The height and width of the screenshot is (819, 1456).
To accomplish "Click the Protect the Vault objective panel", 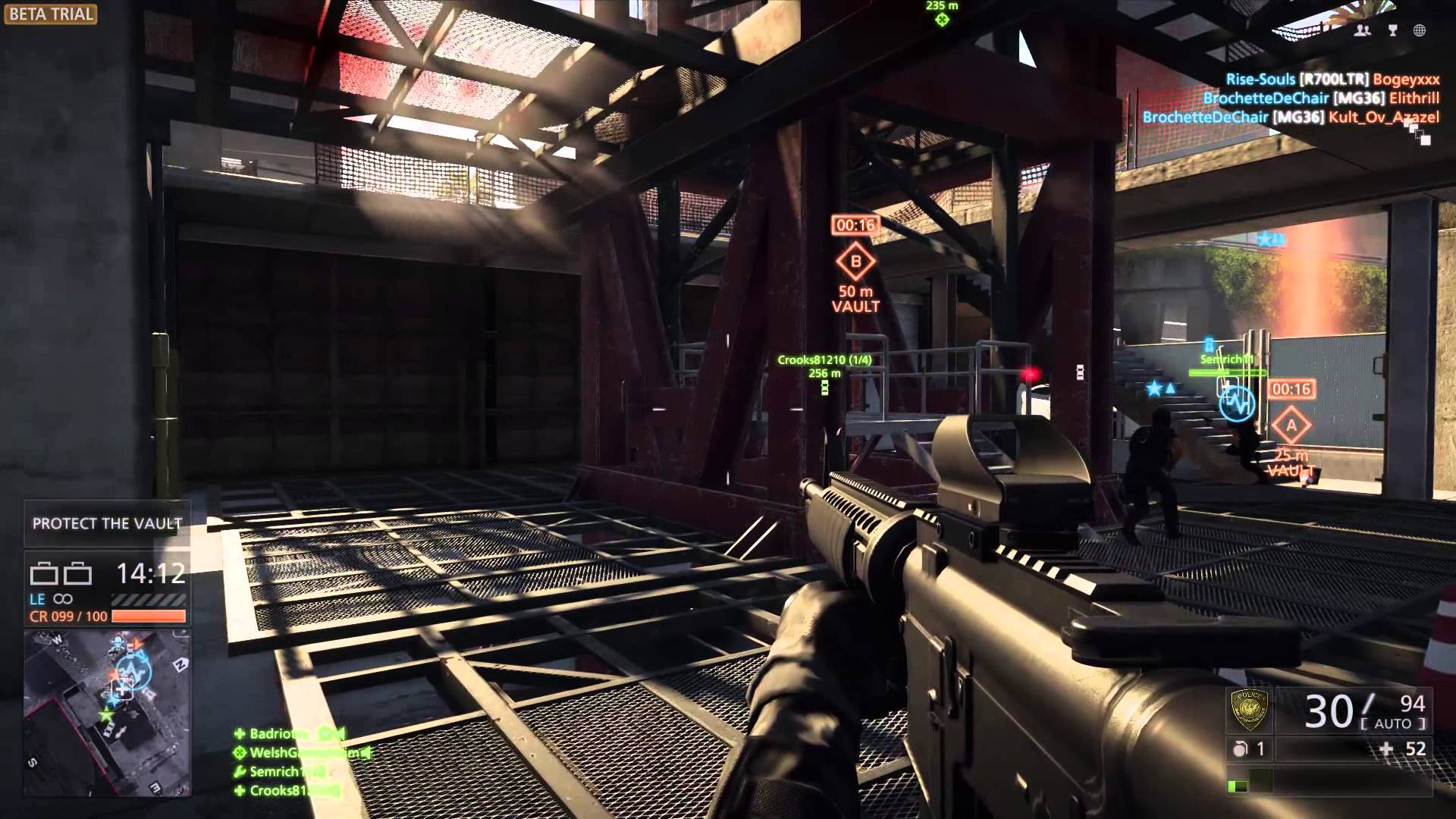I will [x=106, y=523].
